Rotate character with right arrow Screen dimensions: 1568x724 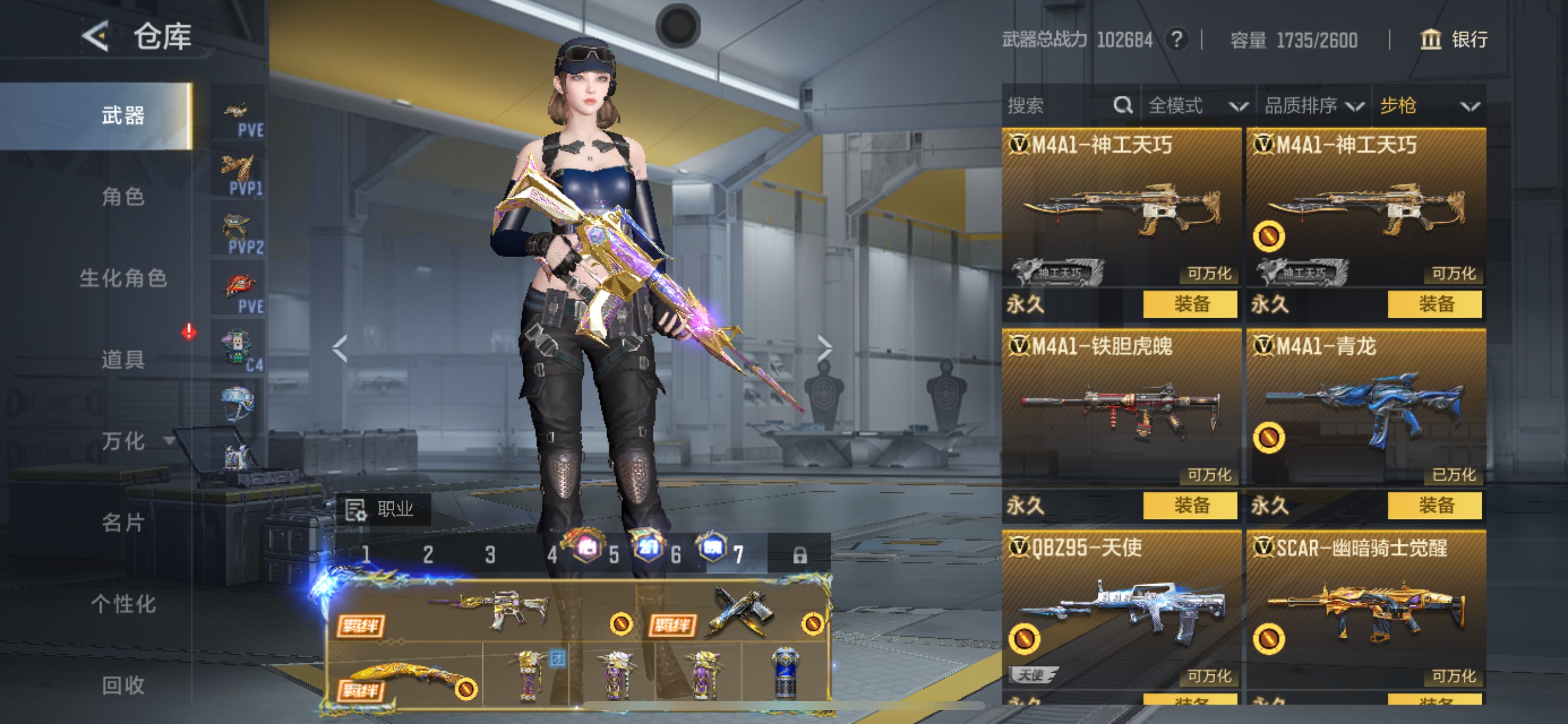click(x=824, y=348)
